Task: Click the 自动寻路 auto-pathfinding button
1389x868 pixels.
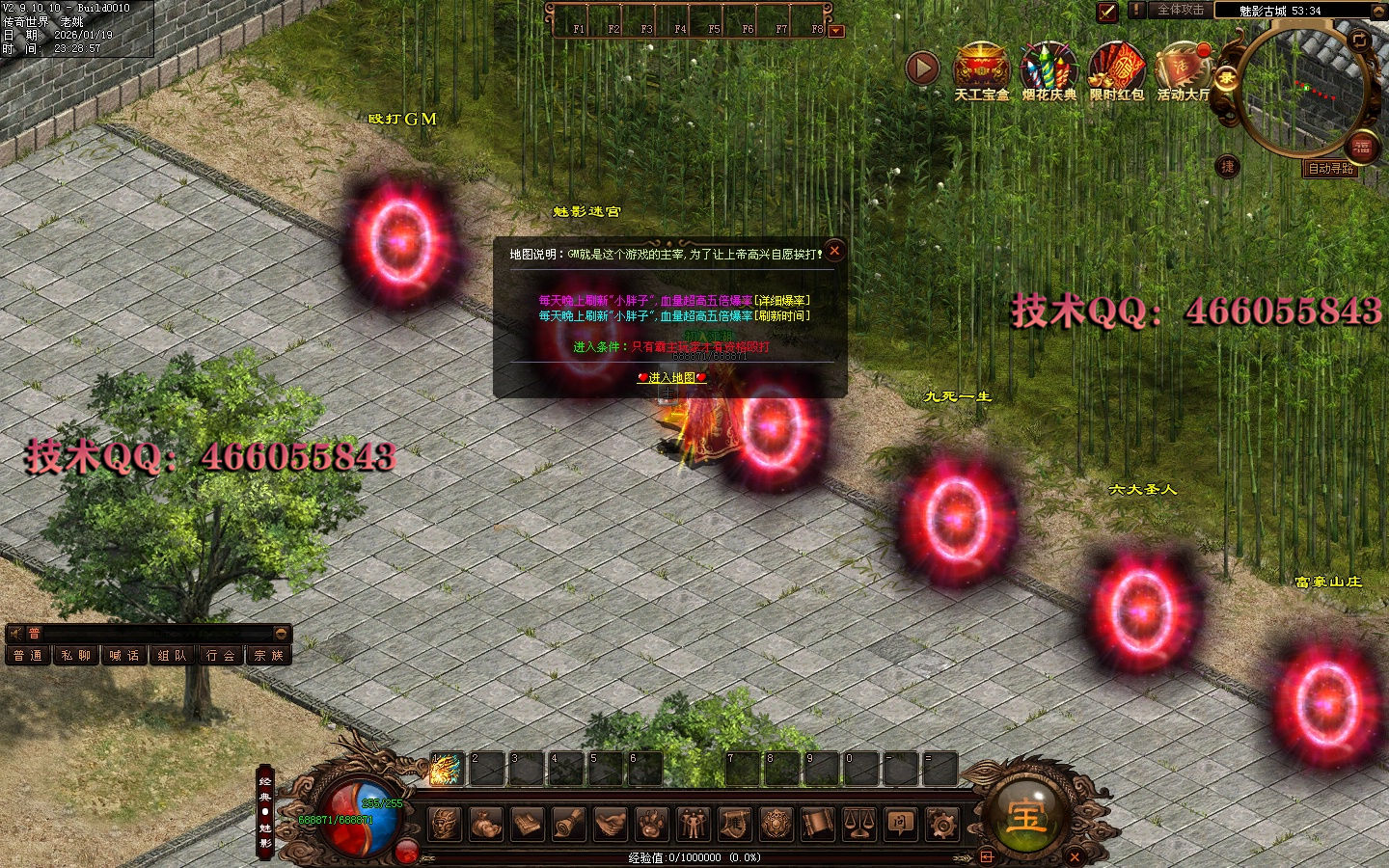Action: [1330, 169]
